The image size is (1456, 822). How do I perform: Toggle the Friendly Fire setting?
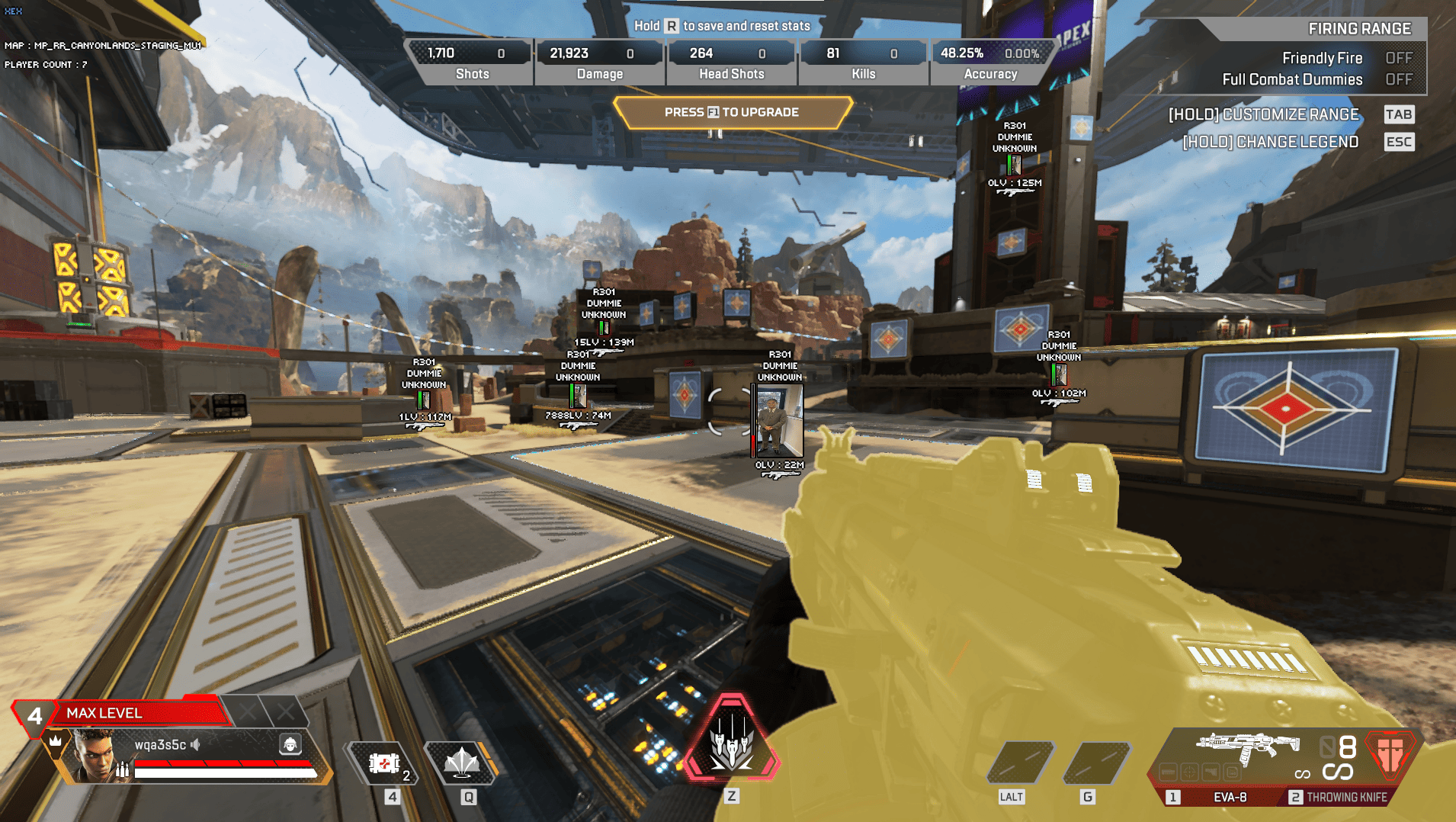coord(1398,58)
